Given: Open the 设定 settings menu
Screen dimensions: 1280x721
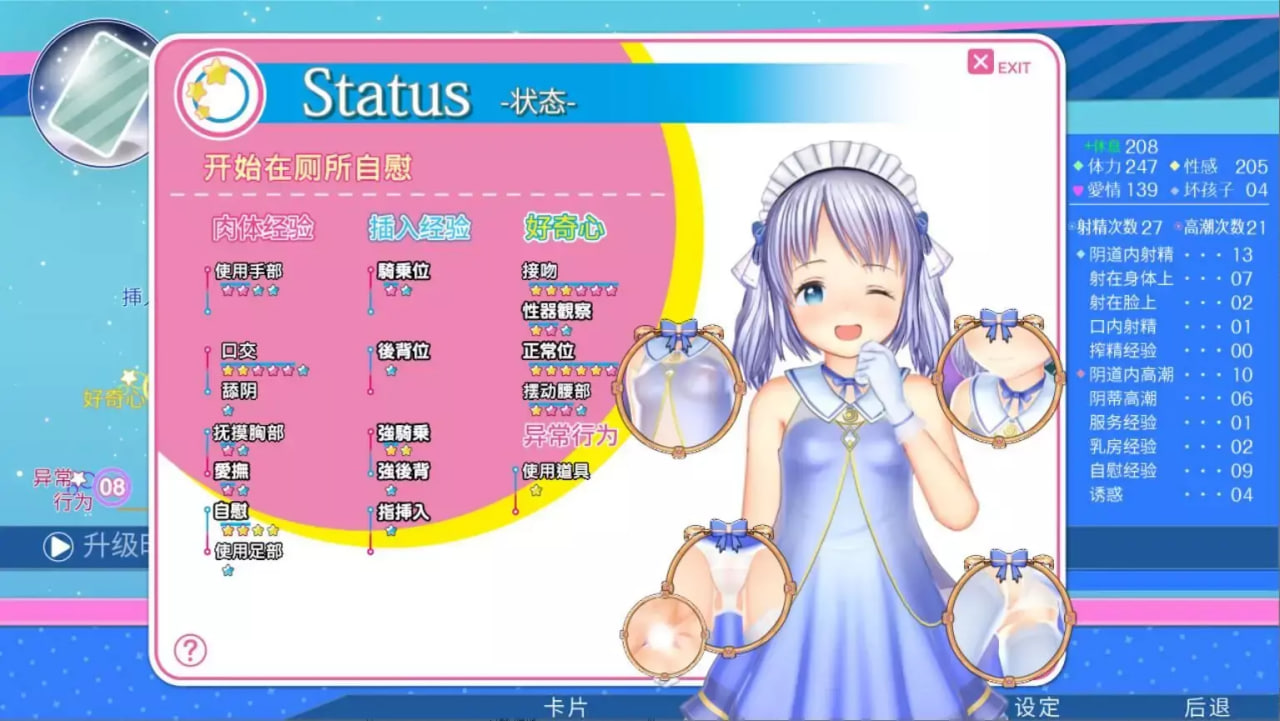Looking at the screenshot, I should [1037, 707].
